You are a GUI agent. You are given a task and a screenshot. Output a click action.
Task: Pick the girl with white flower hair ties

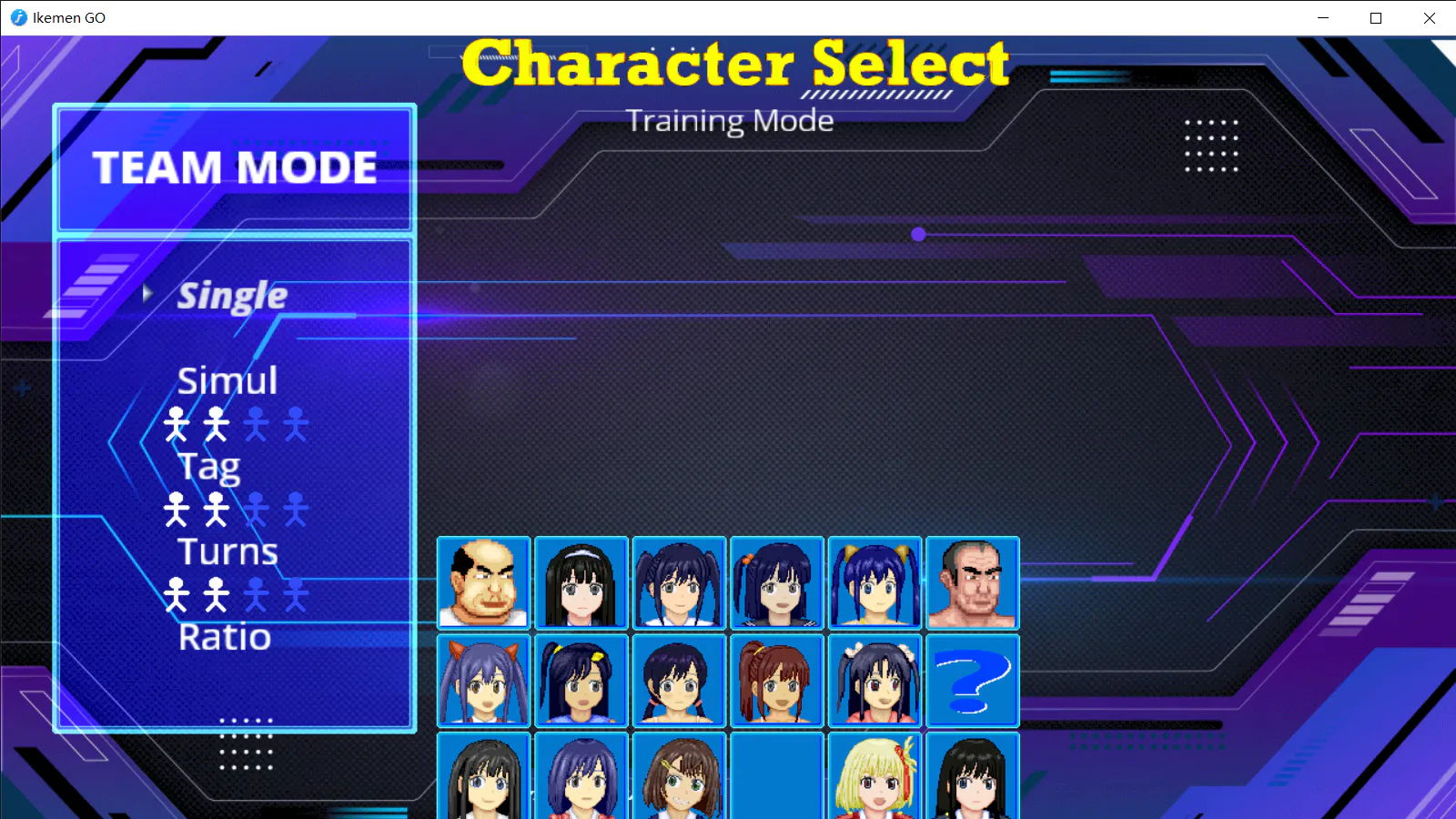point(875,681)
